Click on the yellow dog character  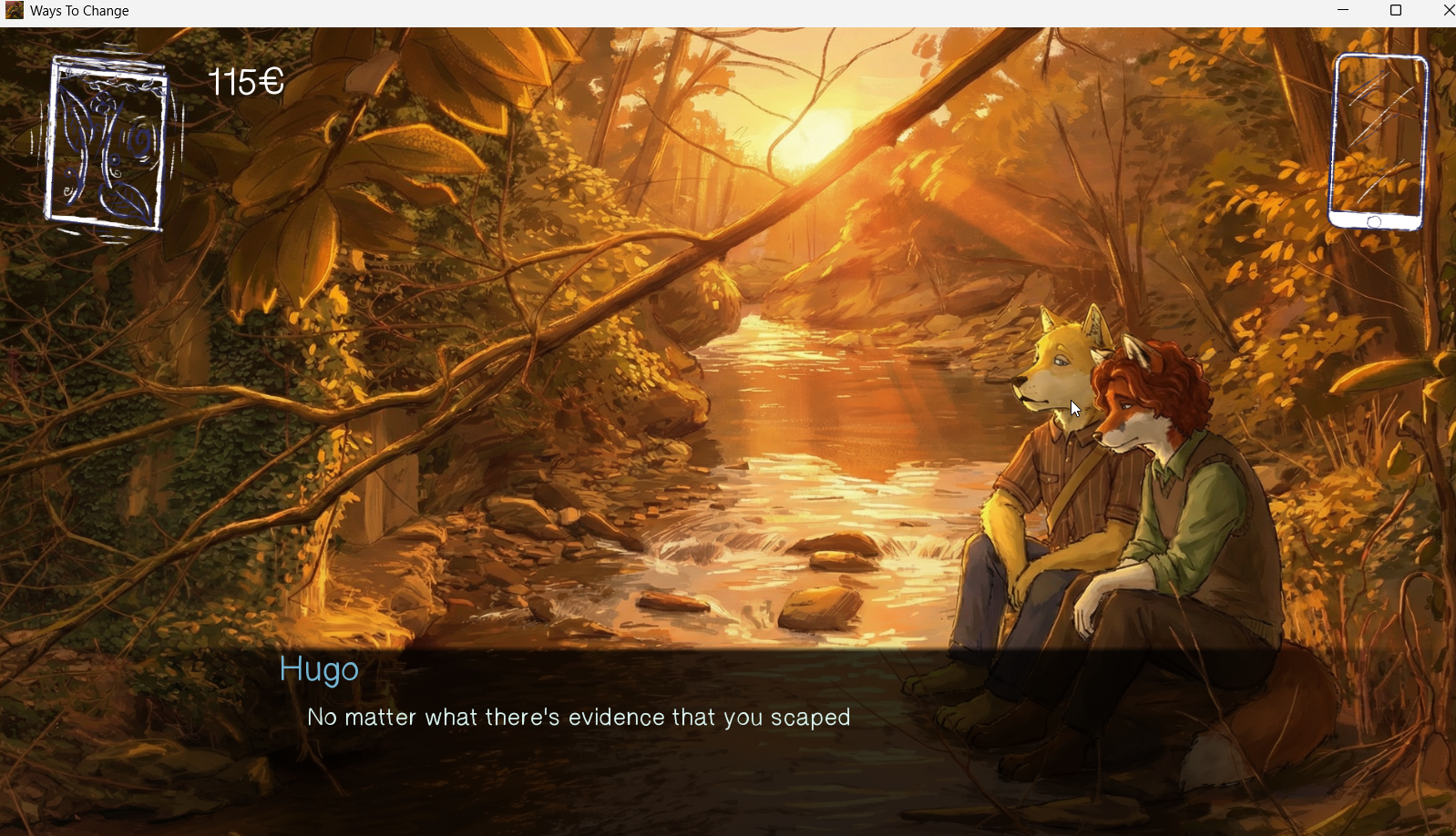point(1057,410)
